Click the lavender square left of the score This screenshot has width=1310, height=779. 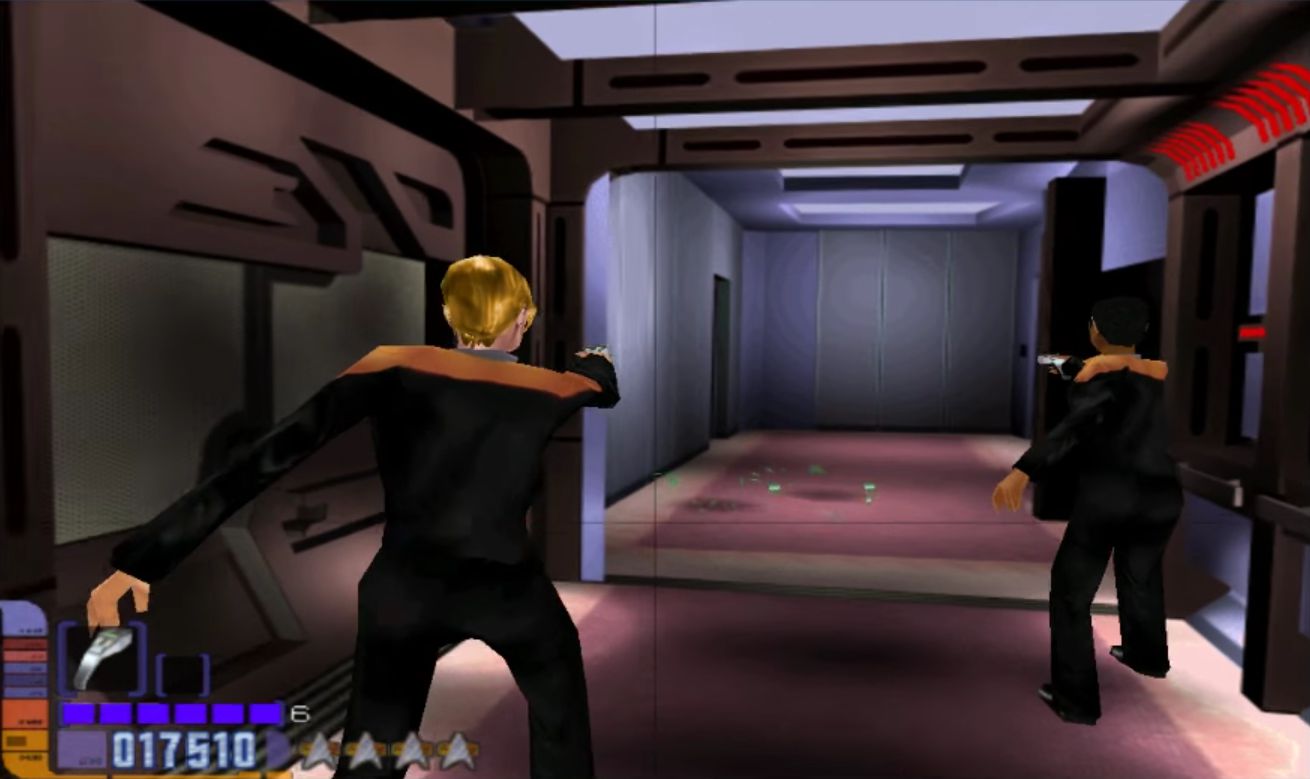pos(83,749)
